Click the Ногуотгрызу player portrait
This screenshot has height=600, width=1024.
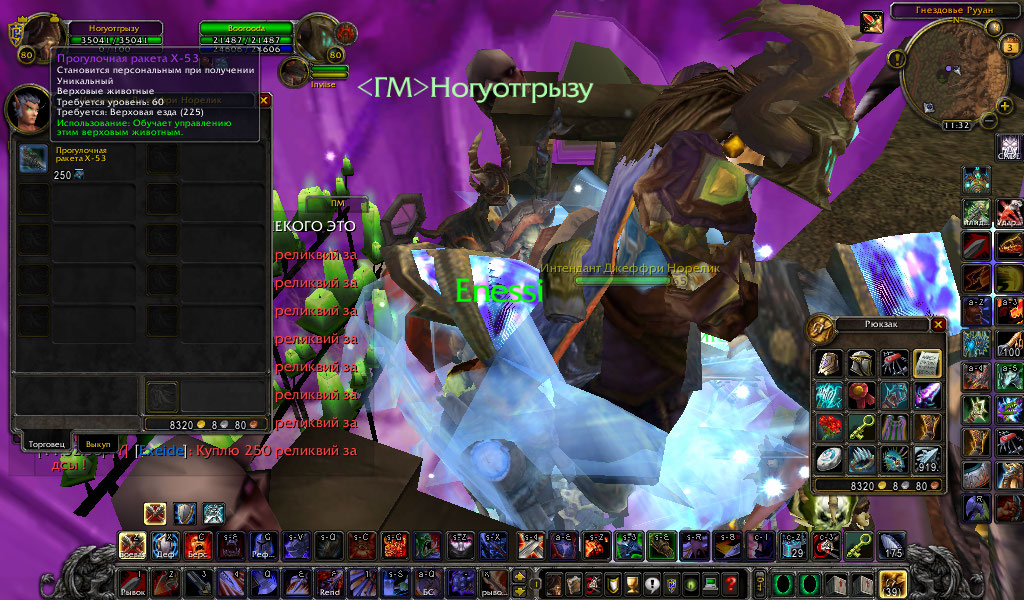pyautogui.click(x=43, y=38)
